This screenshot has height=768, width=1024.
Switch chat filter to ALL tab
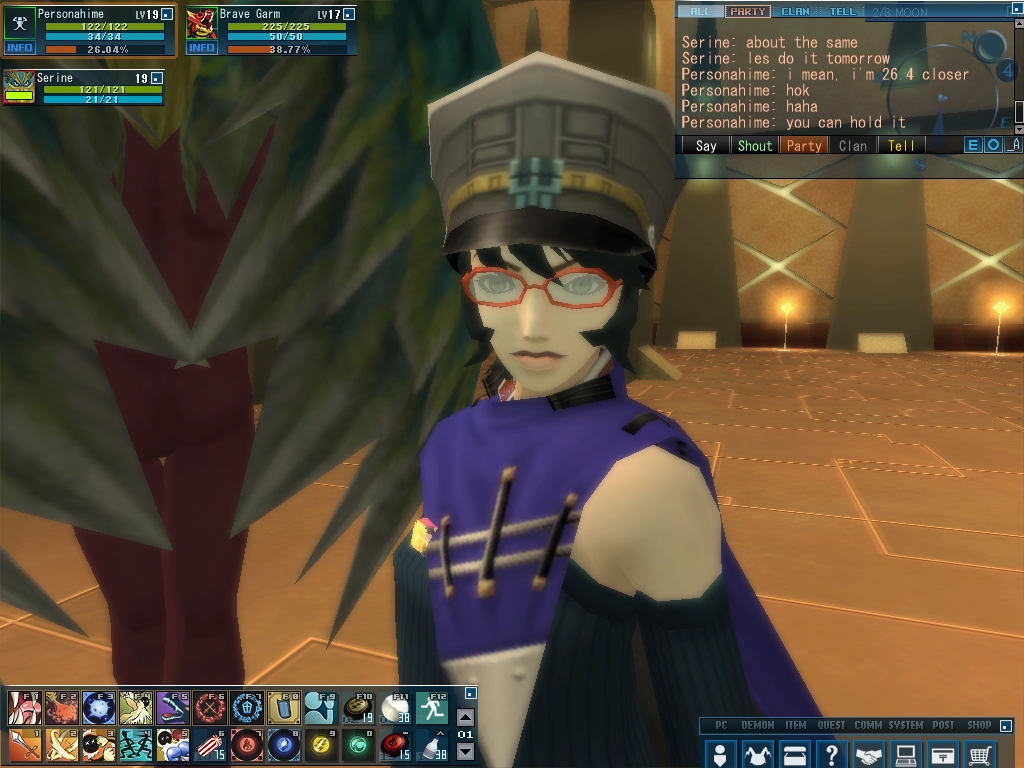(x=699, y=12)
